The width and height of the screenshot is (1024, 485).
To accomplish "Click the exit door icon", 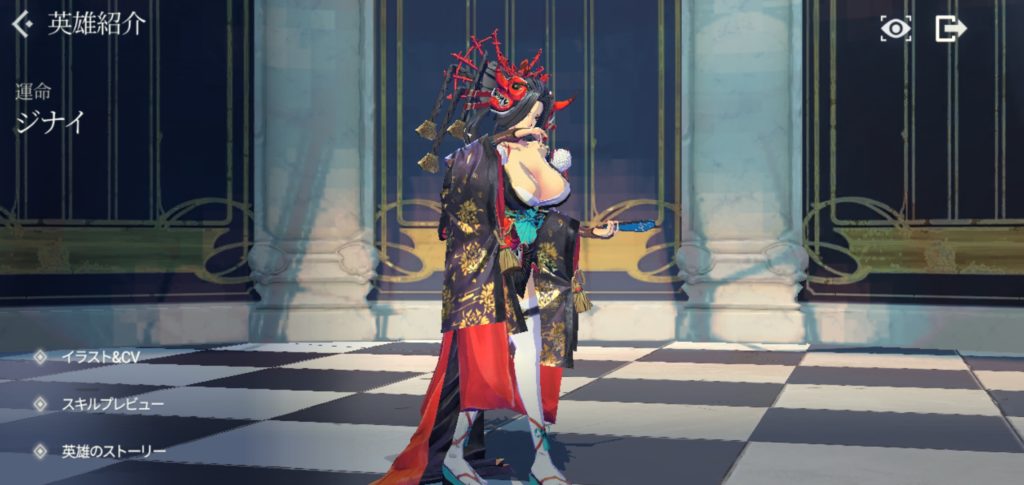I will [x=949, y=28].
